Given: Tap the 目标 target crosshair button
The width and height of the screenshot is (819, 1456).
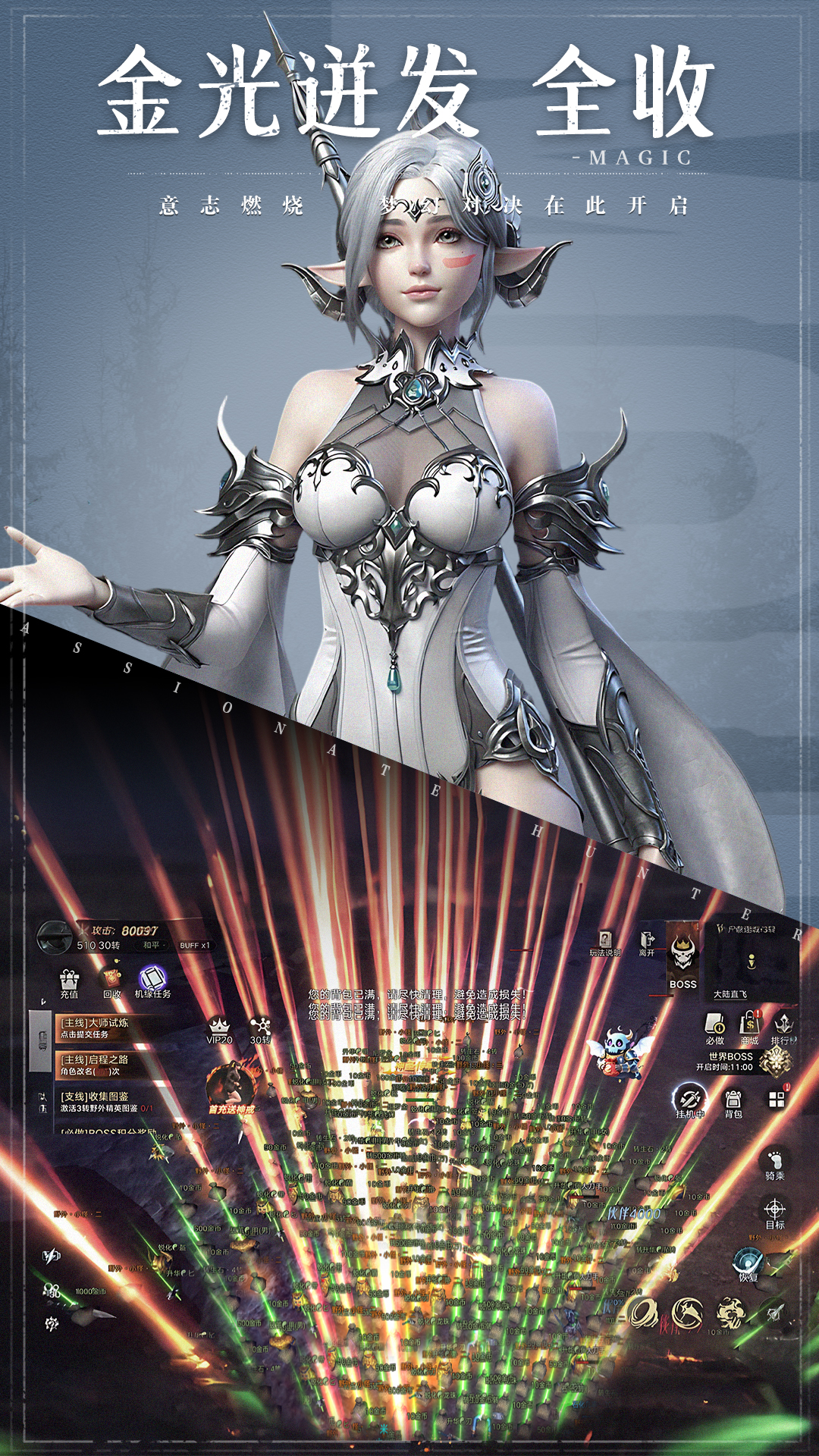Looking at the screenshot, I should pos(774,1213).
